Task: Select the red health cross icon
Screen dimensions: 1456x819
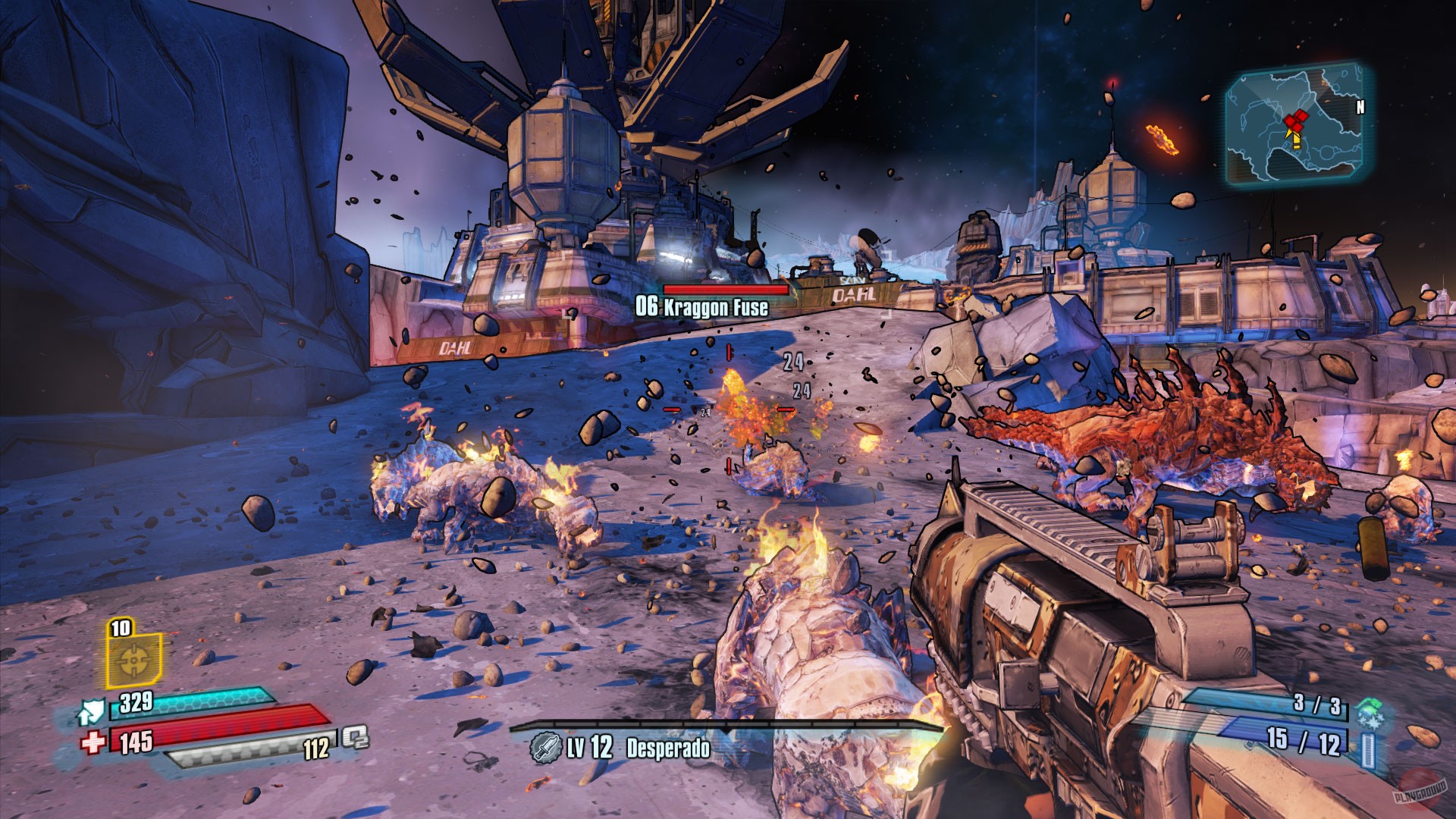Action: click(92, 742)
